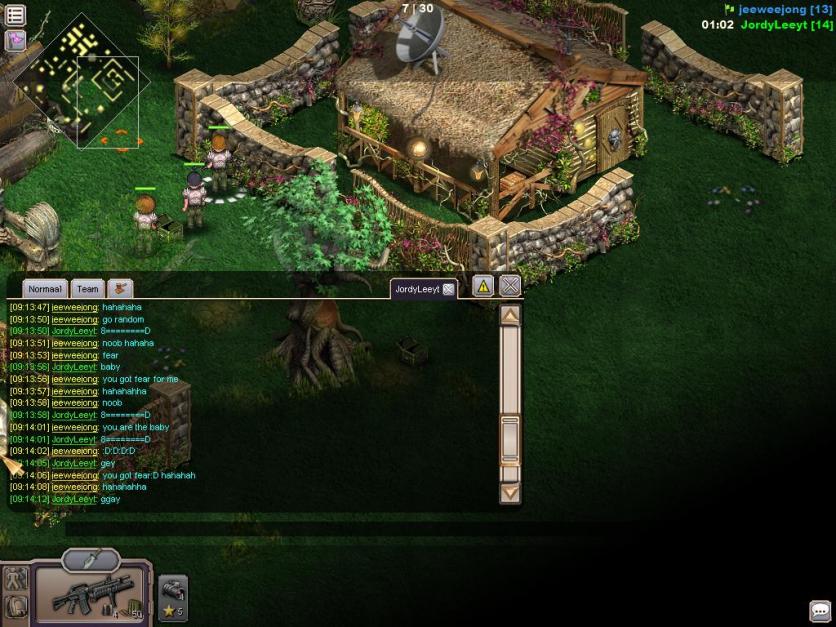Click the chat scrollbar handle

[510, 438]
